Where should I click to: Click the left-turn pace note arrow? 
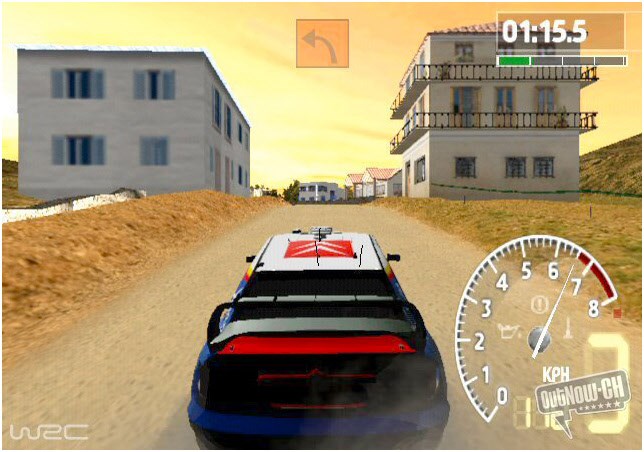click(322, 43)
